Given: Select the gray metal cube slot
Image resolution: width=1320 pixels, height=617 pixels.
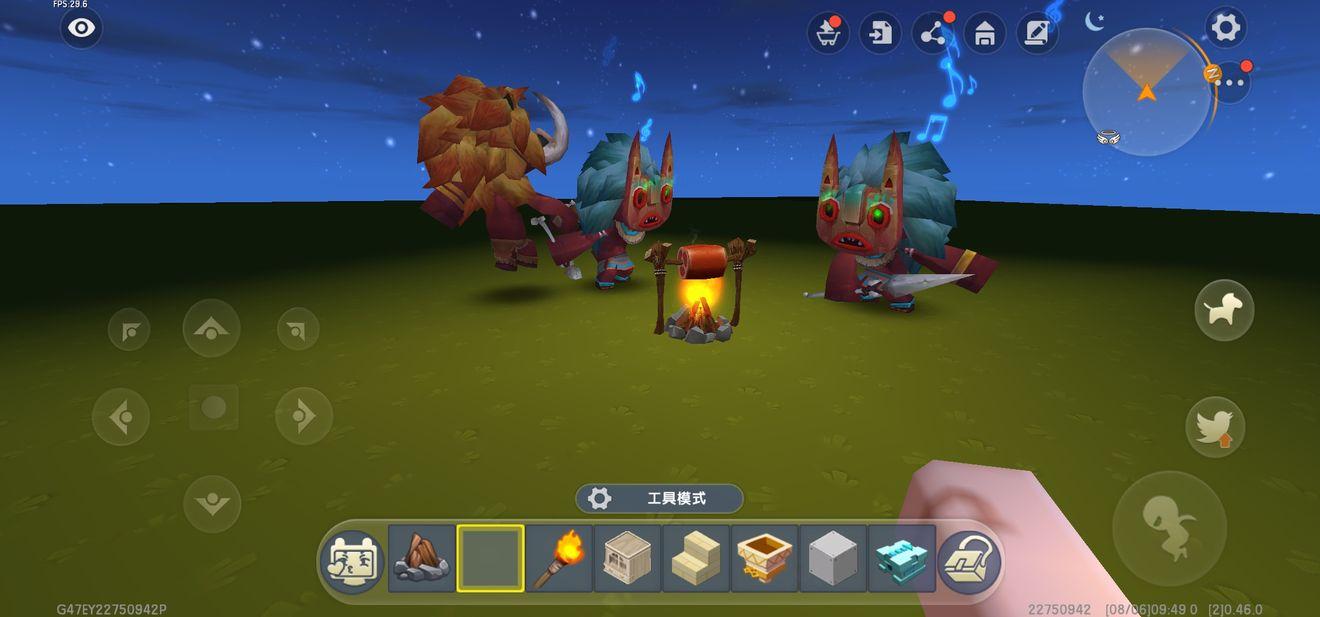Looking at the screenshot, I should coord(833,558).
